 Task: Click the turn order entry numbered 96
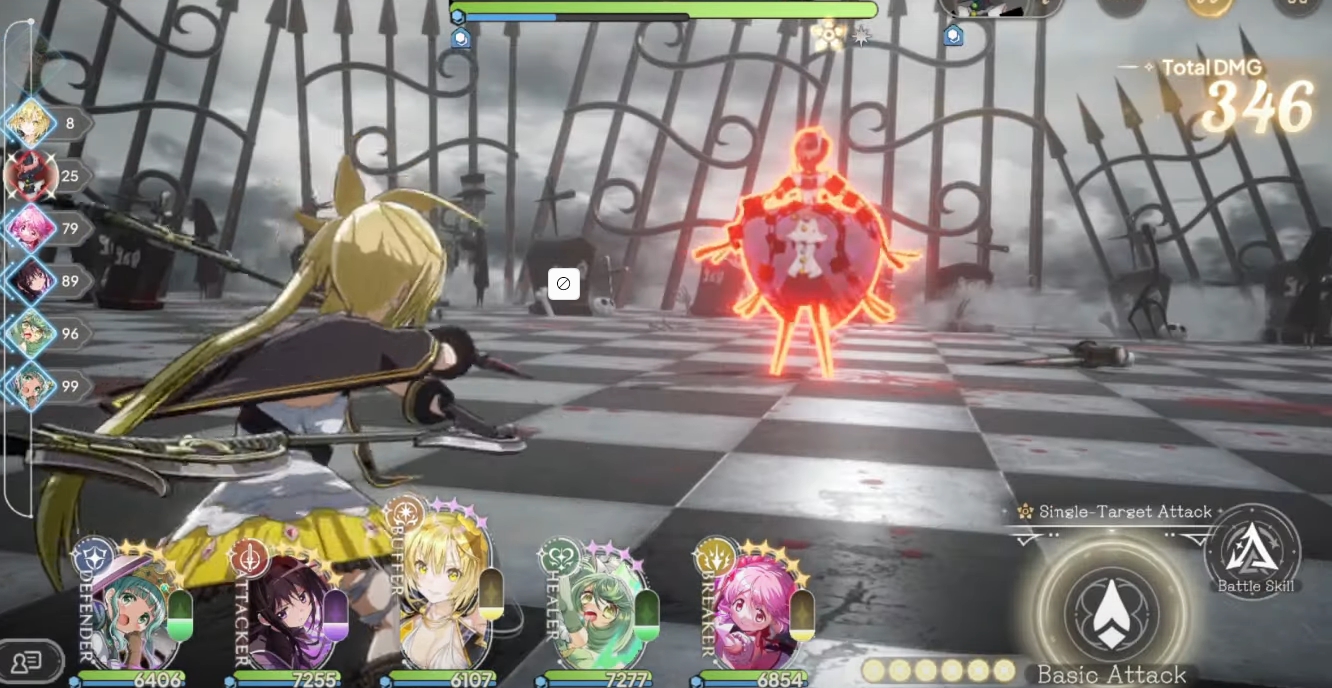point(30,334)
